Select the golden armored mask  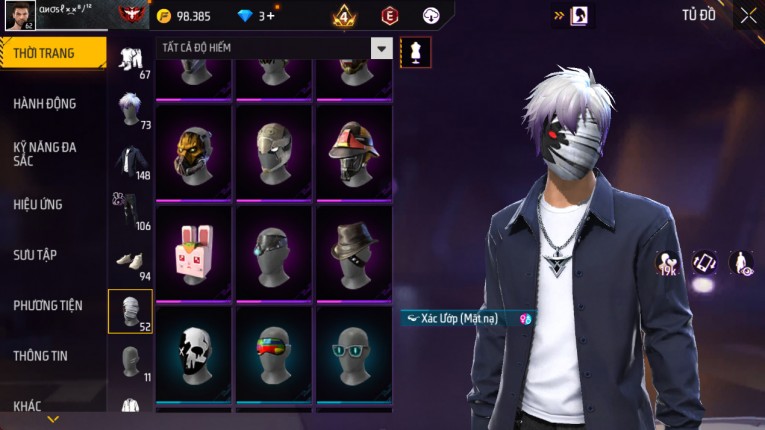(x=195, y=151)
